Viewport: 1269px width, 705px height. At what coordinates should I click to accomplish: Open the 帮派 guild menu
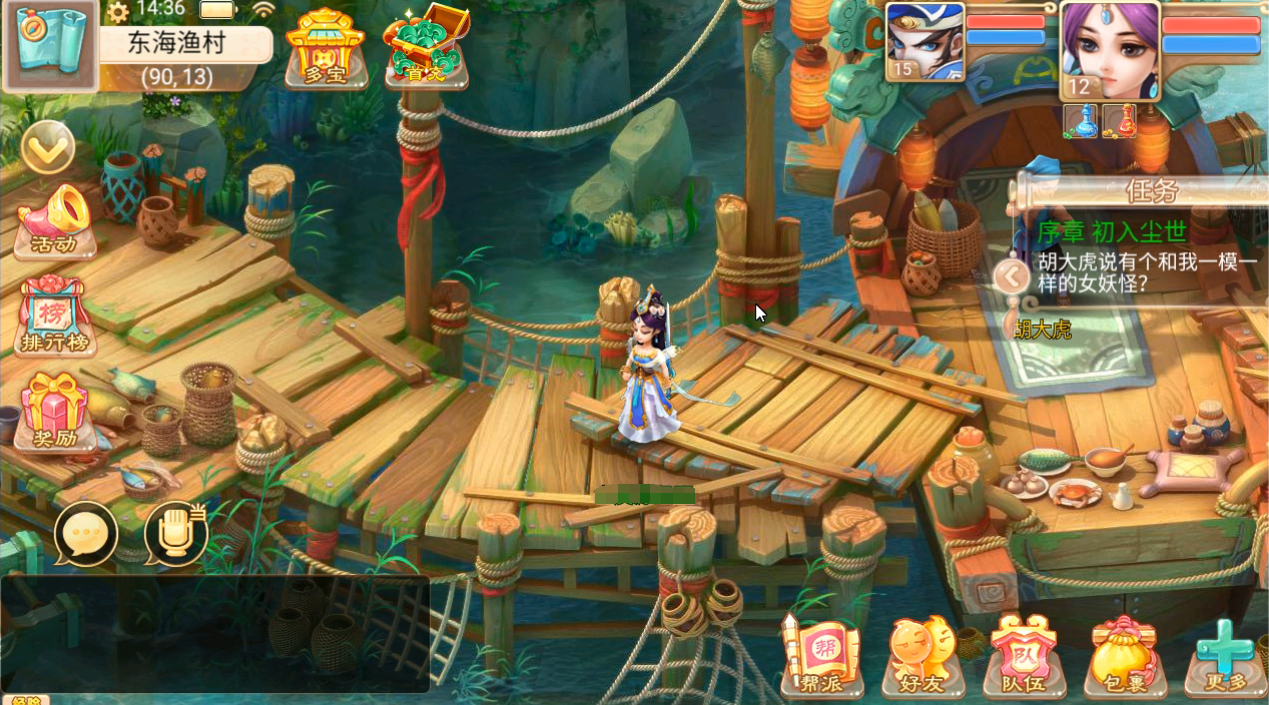[x=821, y=655]
